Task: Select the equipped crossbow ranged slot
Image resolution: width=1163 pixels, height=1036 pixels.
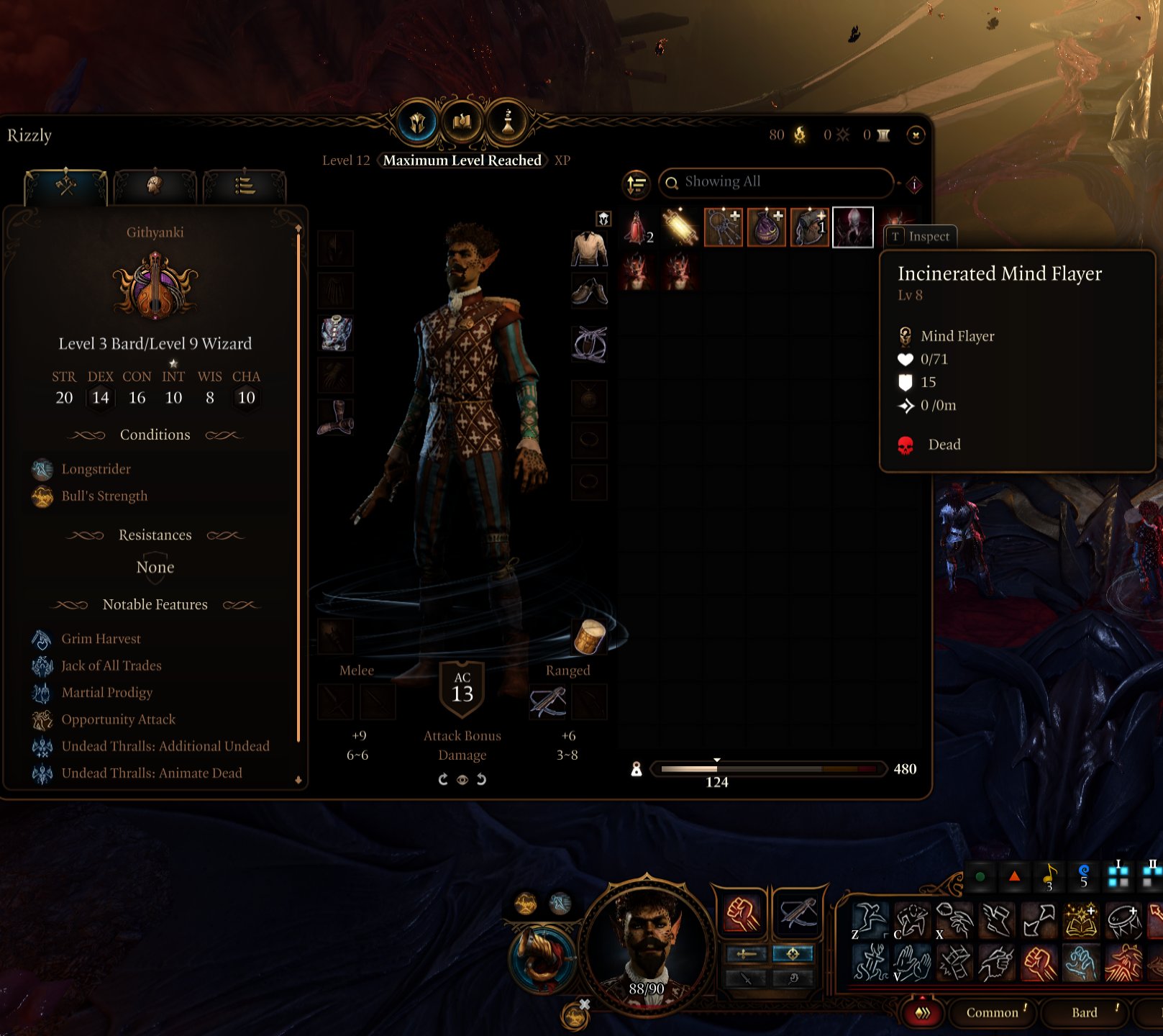Action: point(547,701)
